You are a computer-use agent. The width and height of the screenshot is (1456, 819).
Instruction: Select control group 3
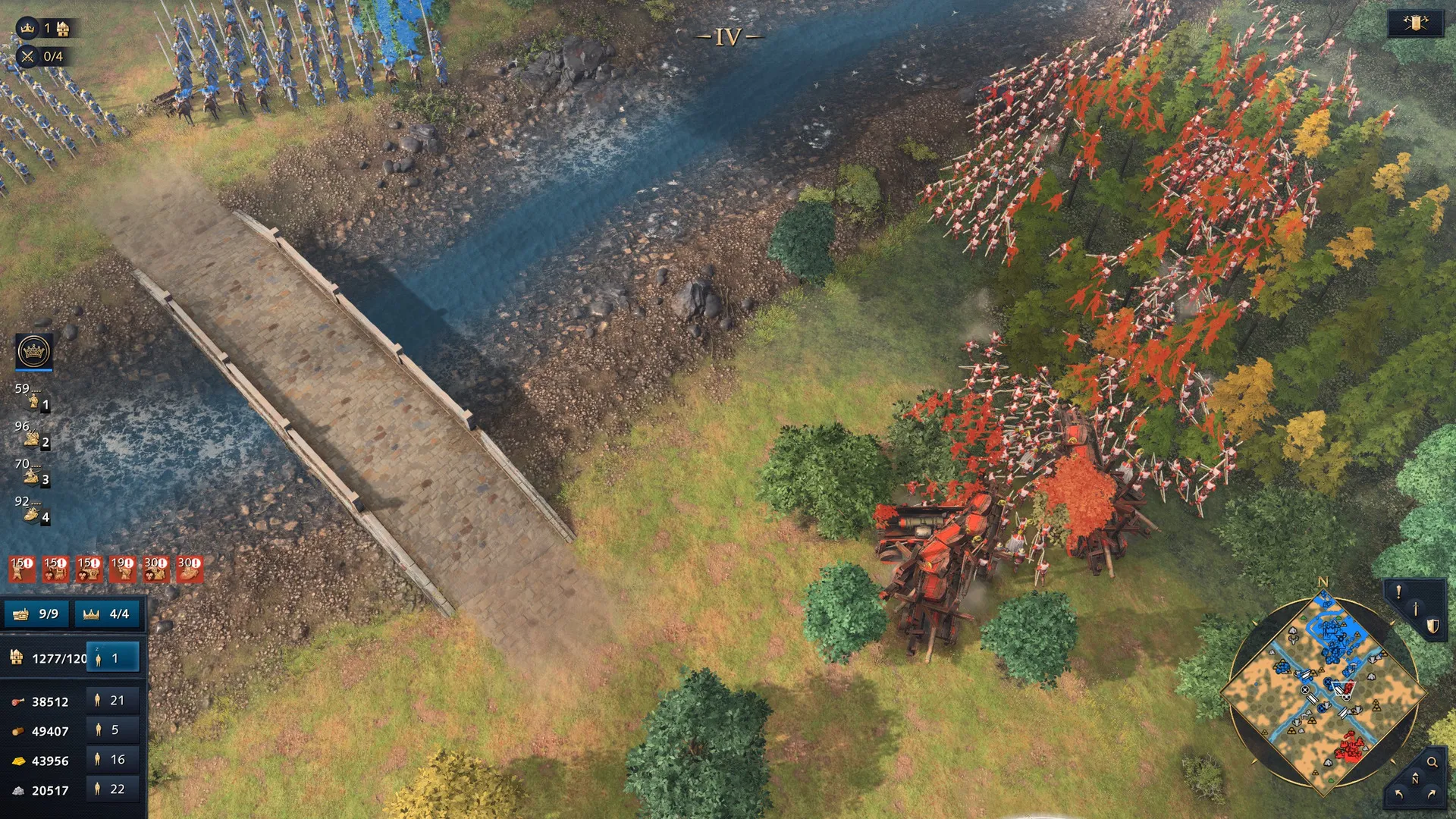click(x=33, y=475)
